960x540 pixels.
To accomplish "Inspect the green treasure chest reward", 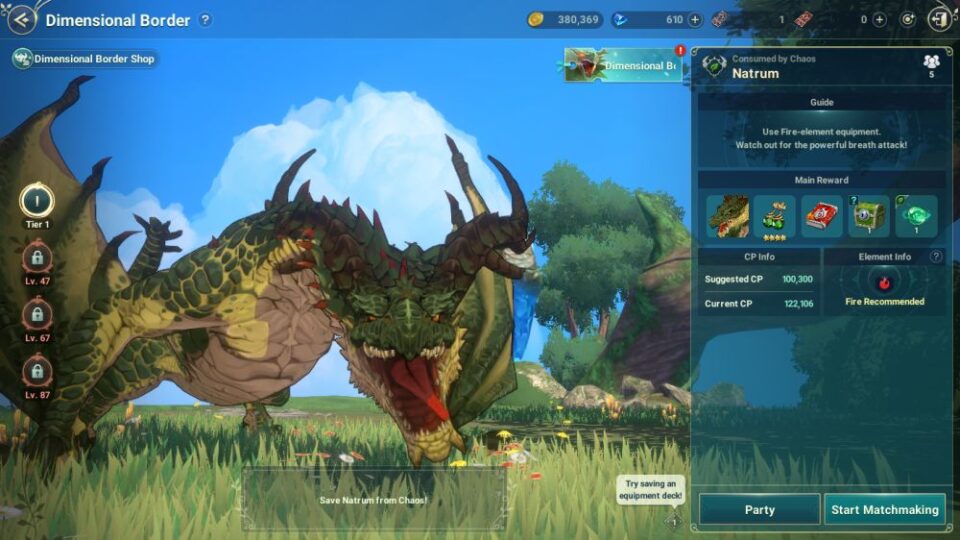I will (869, 216).
